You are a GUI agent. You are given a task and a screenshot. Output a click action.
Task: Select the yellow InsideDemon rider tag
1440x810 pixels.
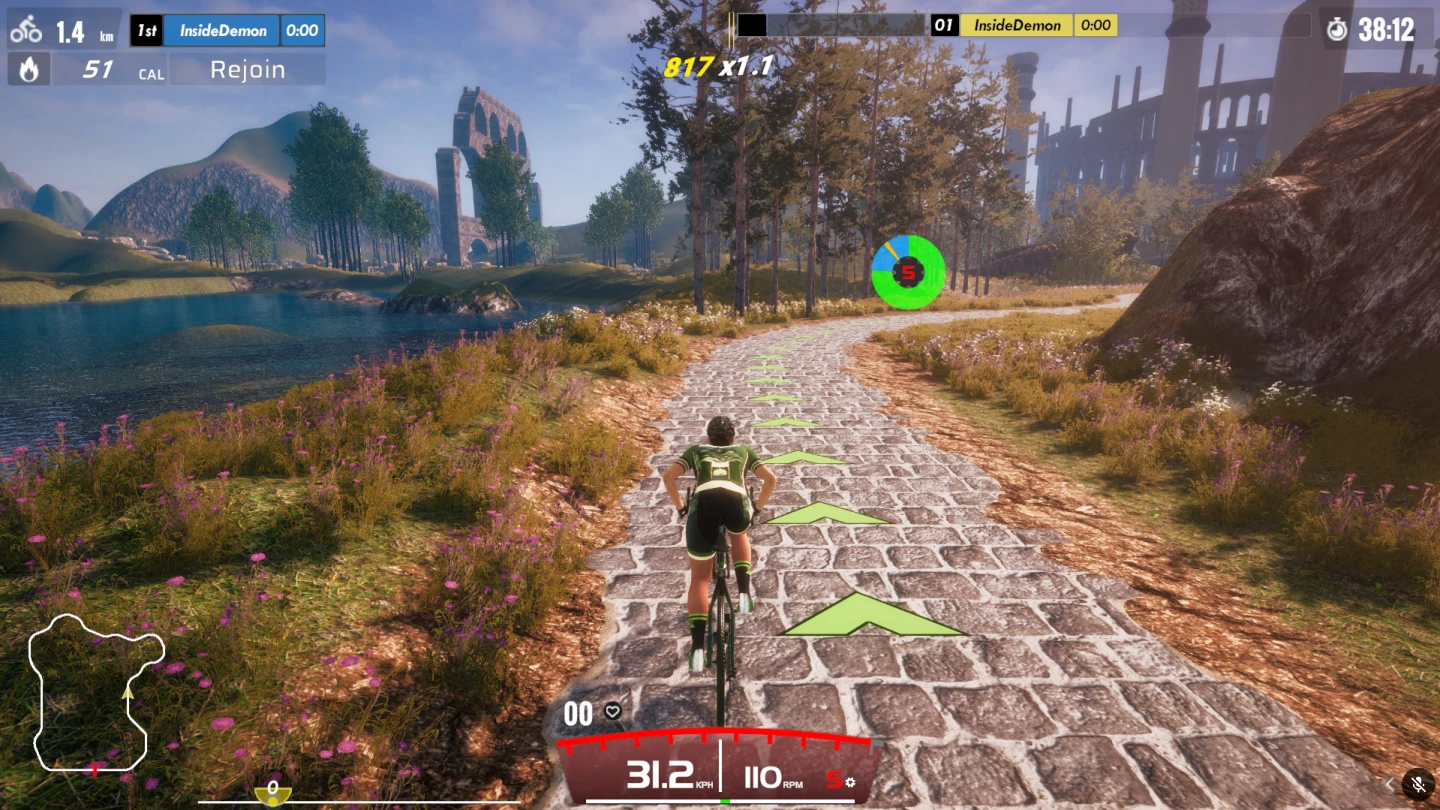click(x=1016, y=25)
